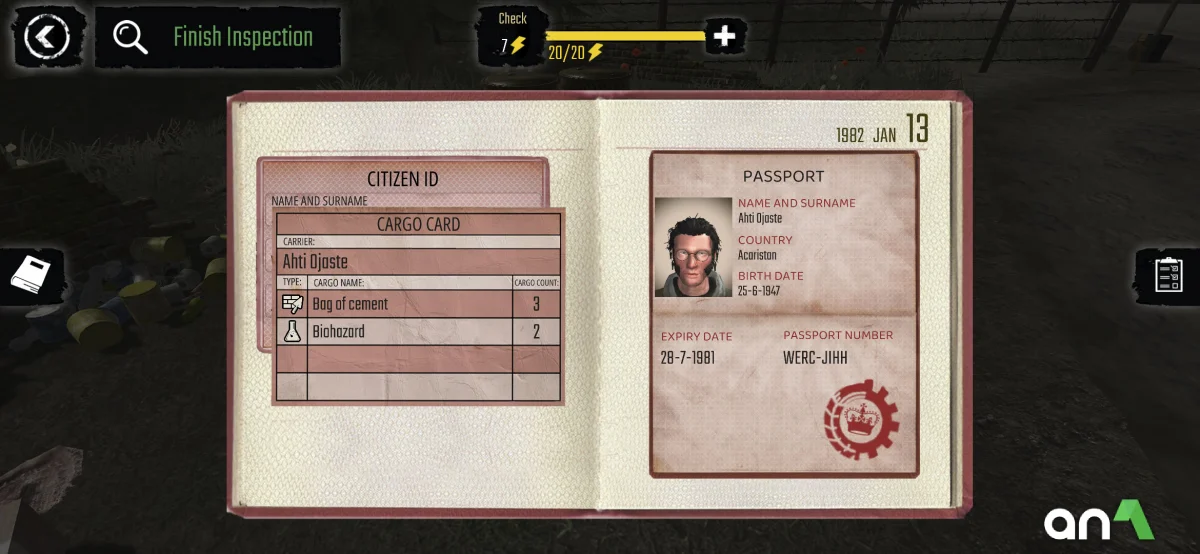
Task: Open the clipboard checklist icon
Action: point(1168,273)
